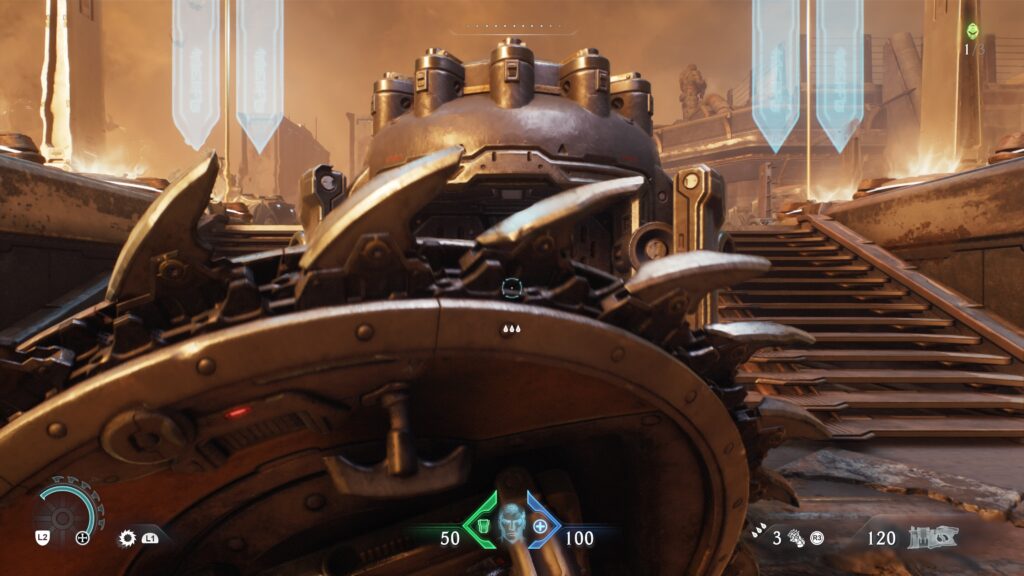Click the green helmet life counter icon
1024x576 pixels.
click(x=972, y=30)
